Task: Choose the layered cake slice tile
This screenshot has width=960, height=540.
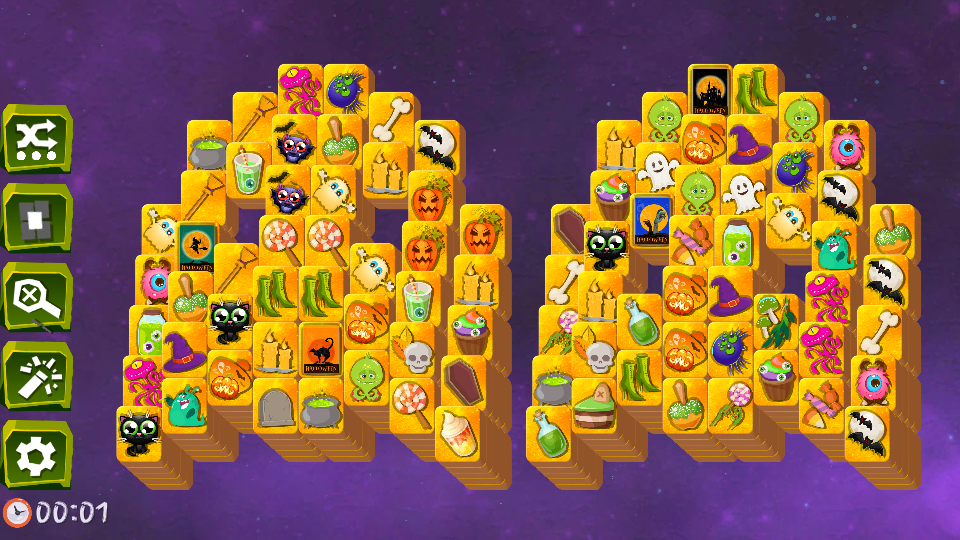Action: click(593, 406)
